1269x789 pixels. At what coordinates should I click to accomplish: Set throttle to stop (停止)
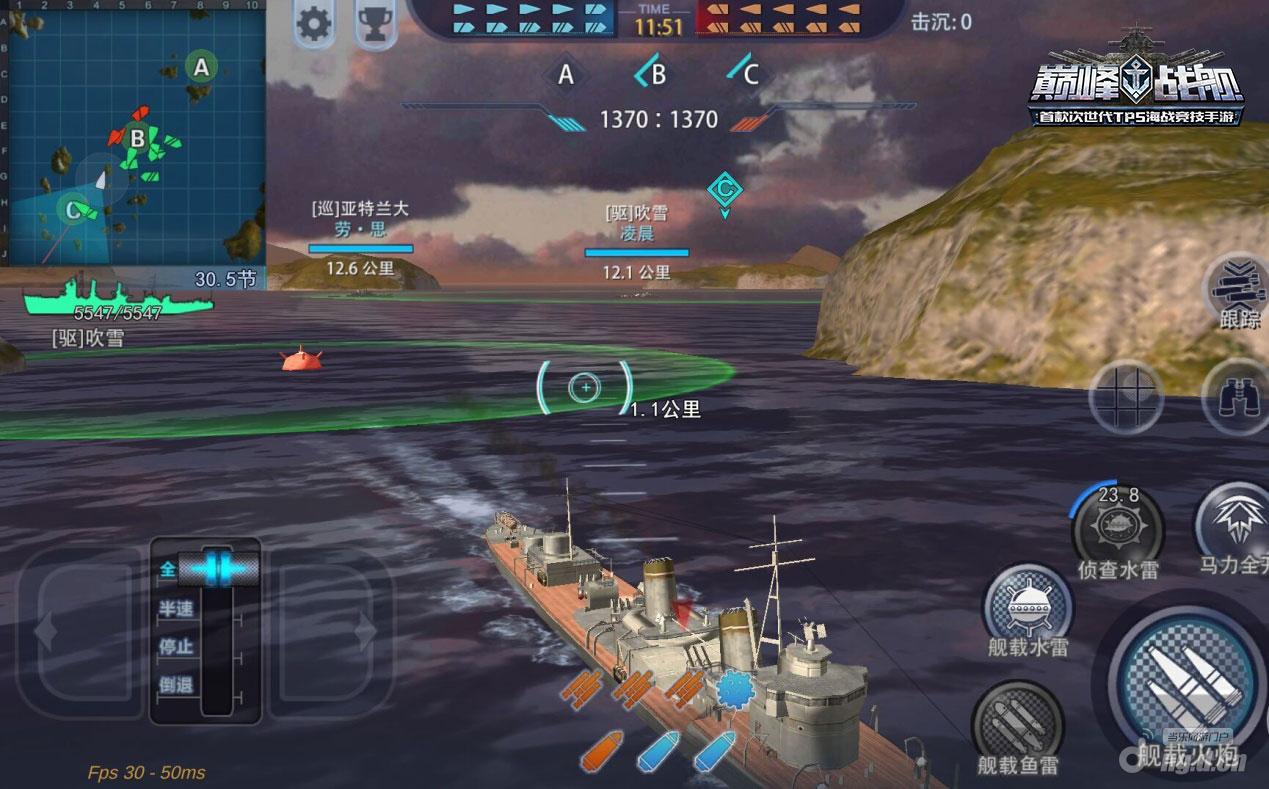pyautogui.click(x=177, y=646)
